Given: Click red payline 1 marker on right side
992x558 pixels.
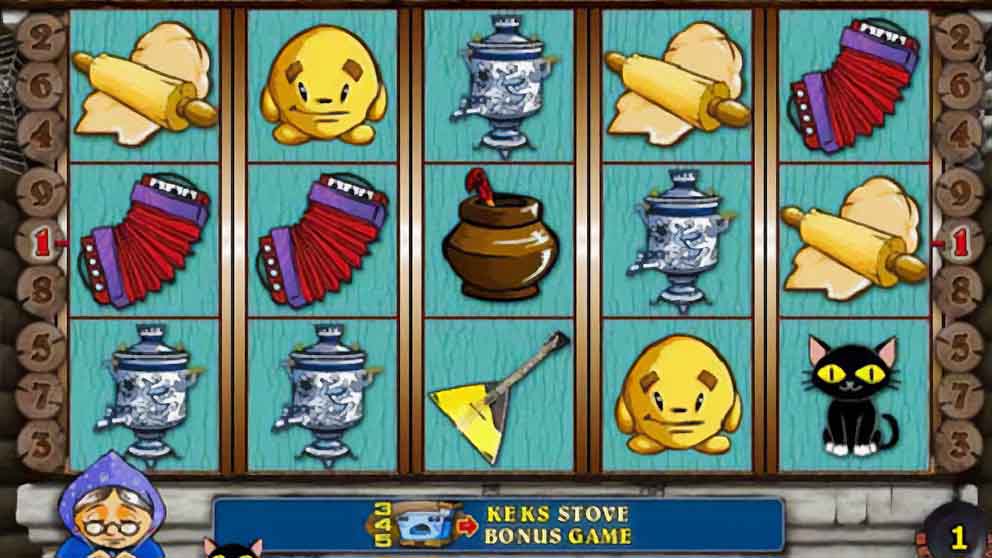Looking at the screenshot, I should [x=958, y=241].
